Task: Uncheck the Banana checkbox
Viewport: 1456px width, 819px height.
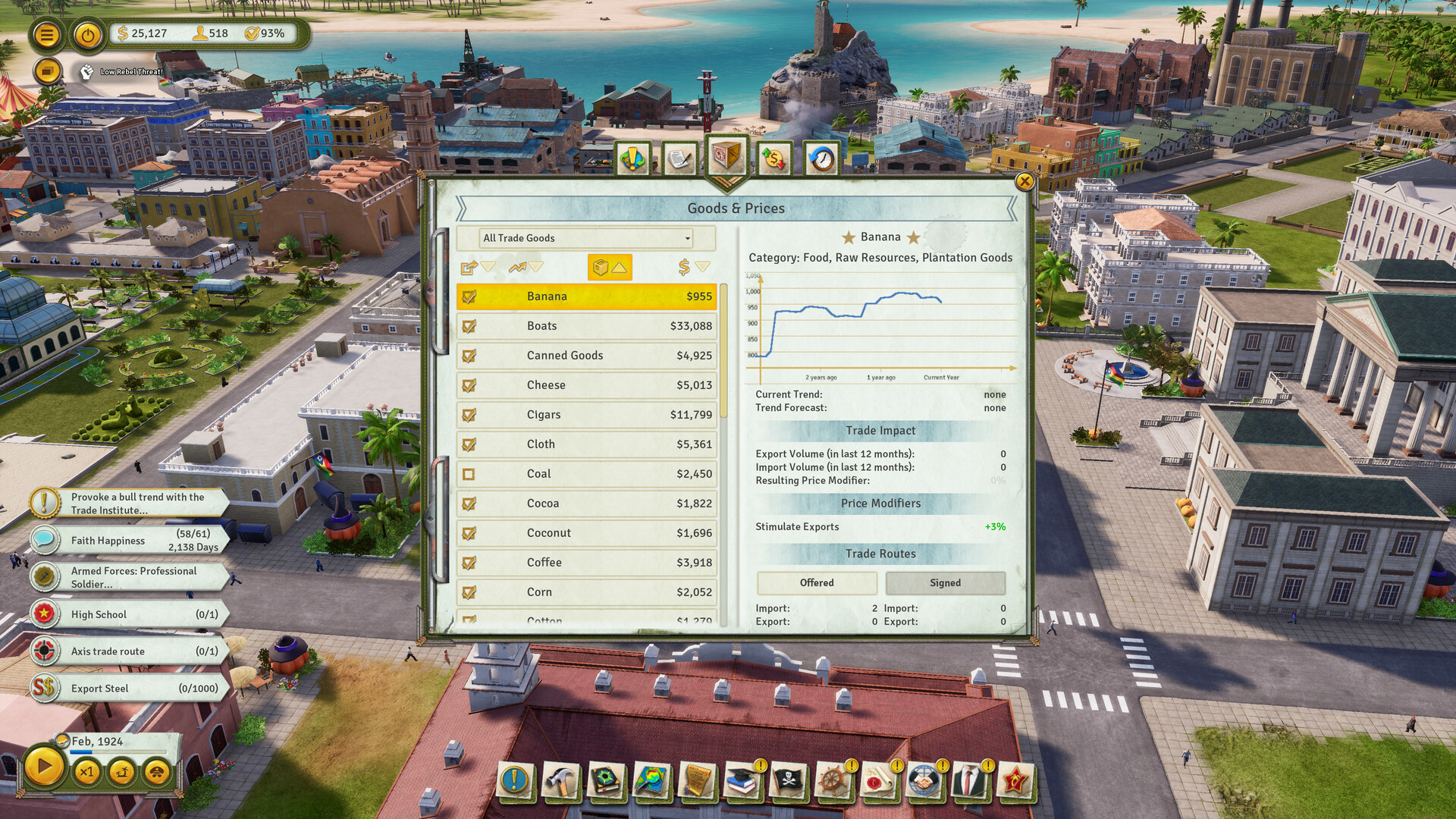Action: click(469, 297)
